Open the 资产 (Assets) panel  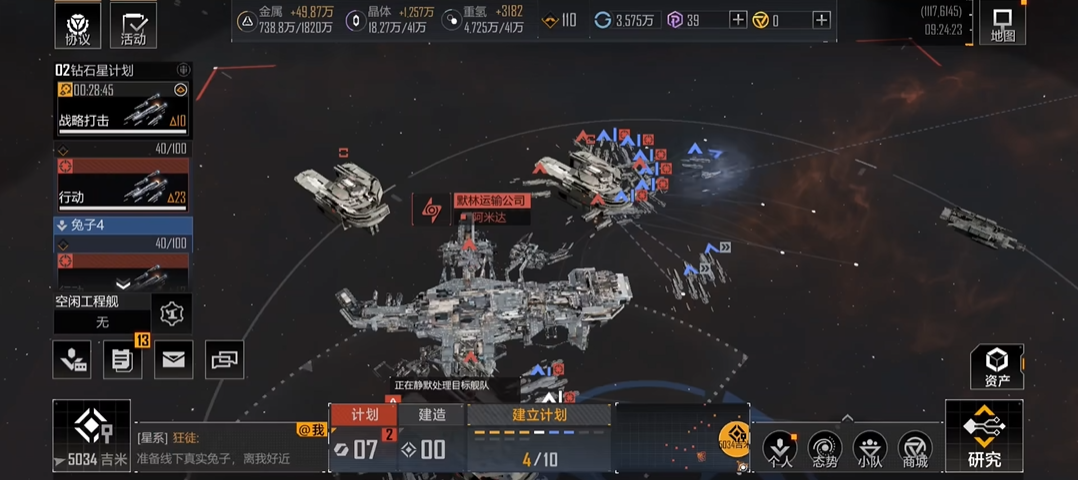[x=996, y=366]
